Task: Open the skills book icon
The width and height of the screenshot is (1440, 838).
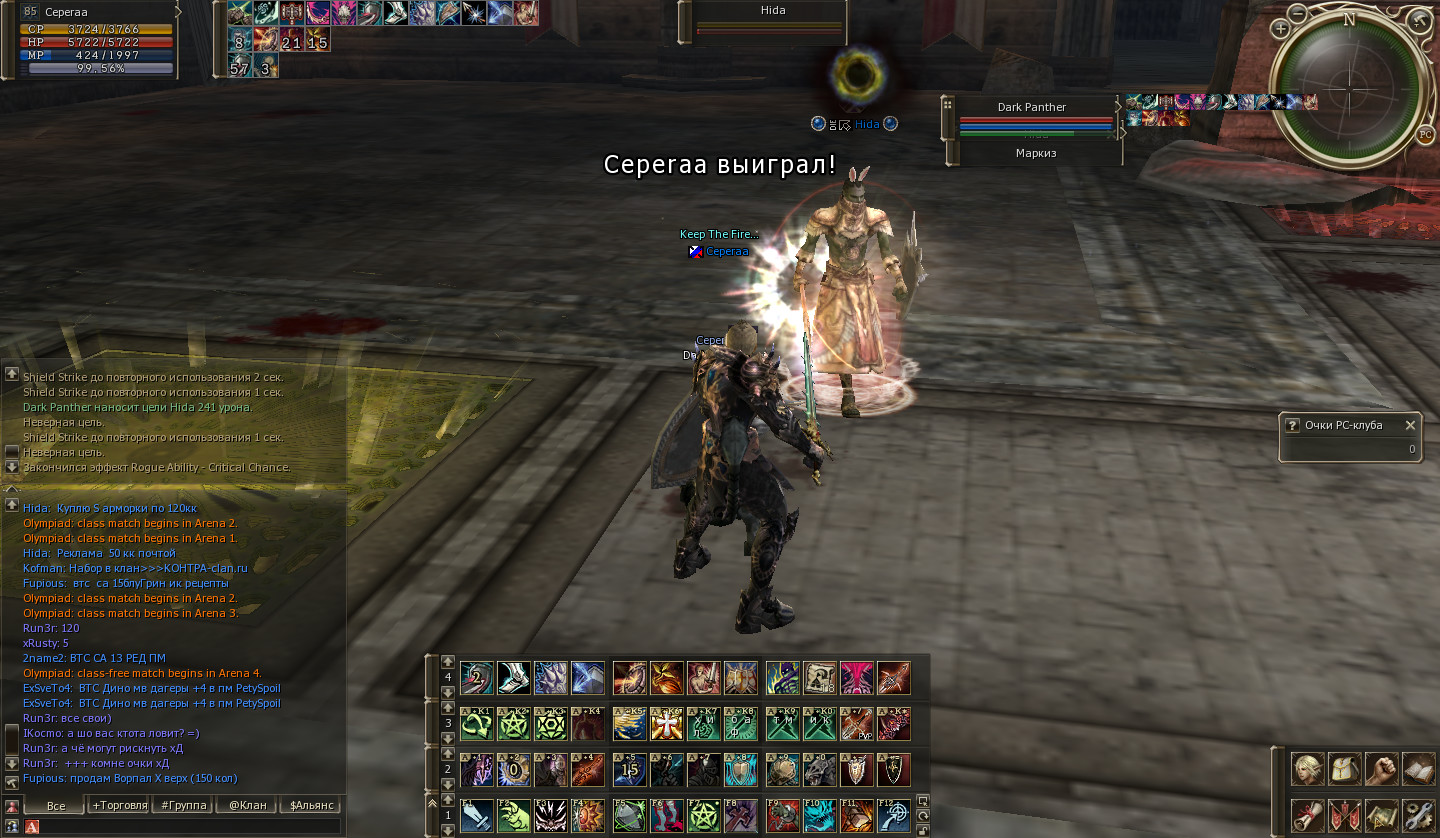Action: pyautogui.click(x=1419, y=769)
